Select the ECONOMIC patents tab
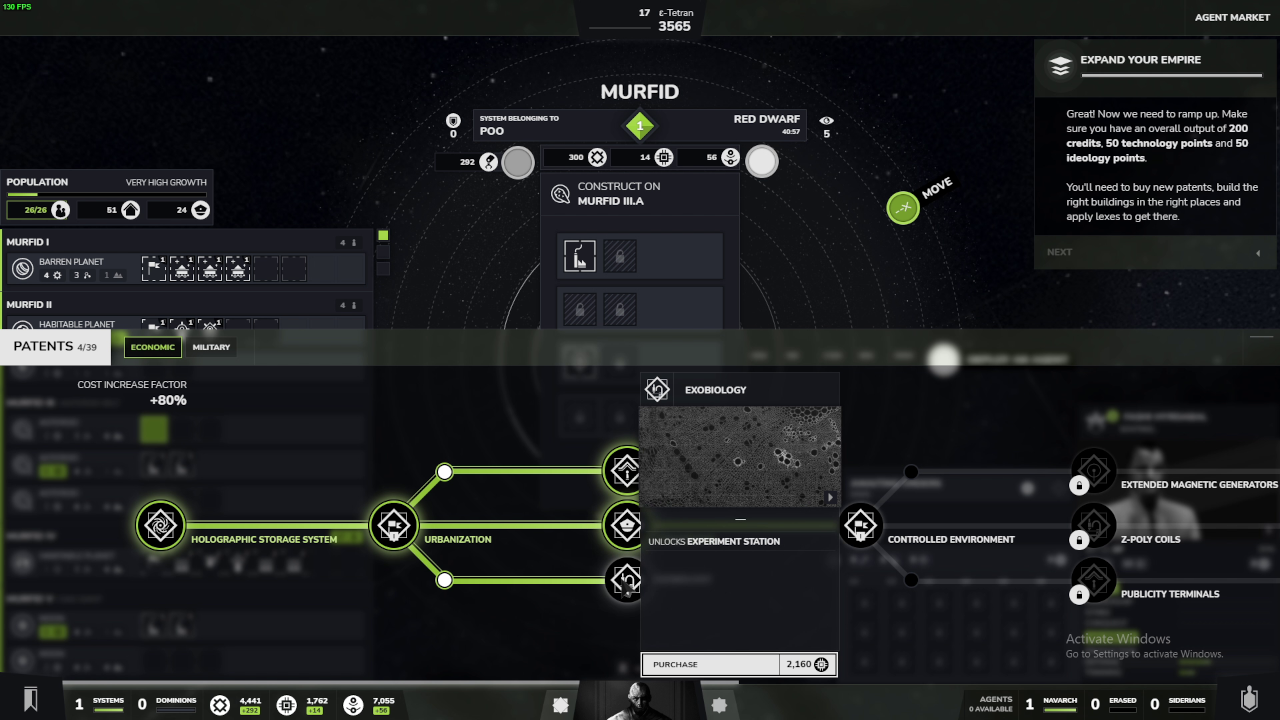 (x=152, y=347)
